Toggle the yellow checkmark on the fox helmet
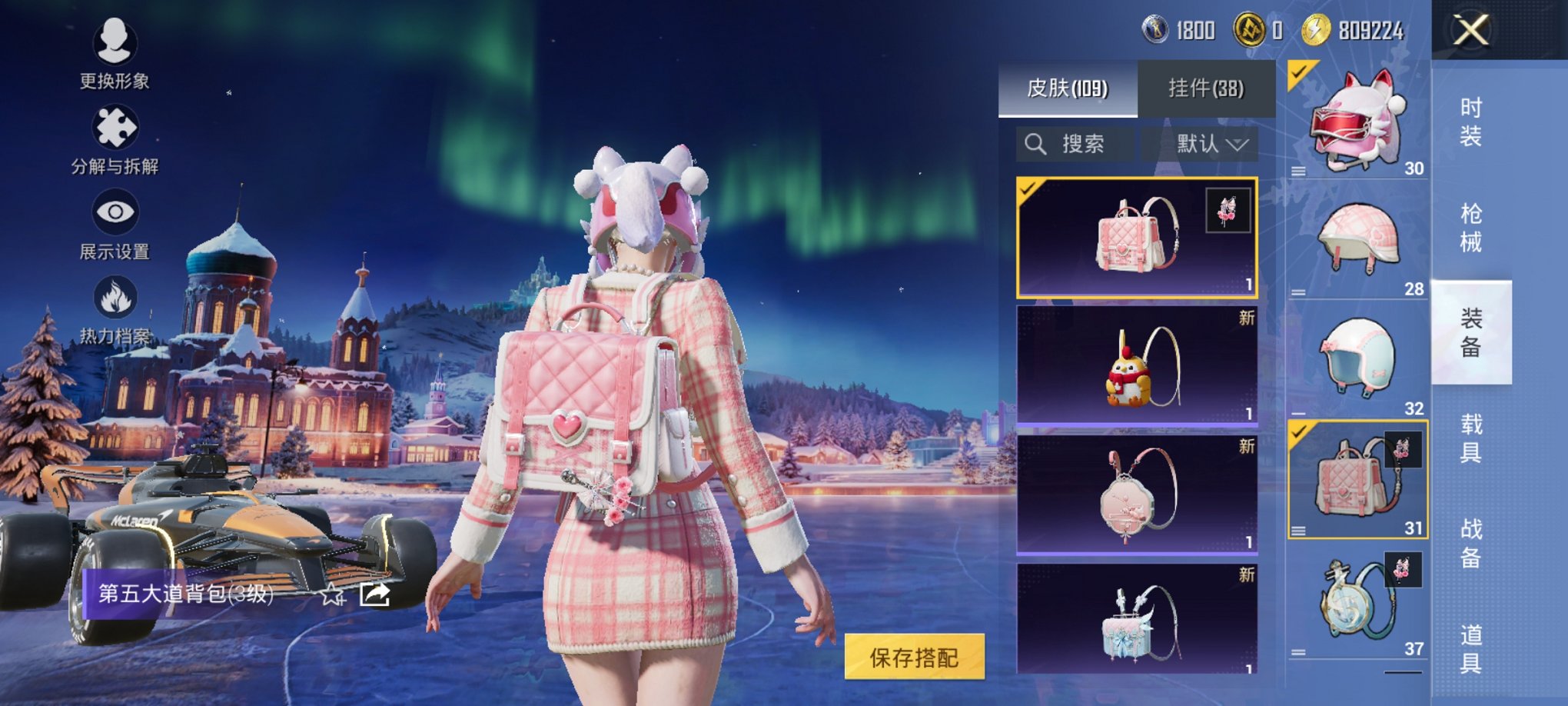Screen dimensions: 1568x706 point(1296,74)
